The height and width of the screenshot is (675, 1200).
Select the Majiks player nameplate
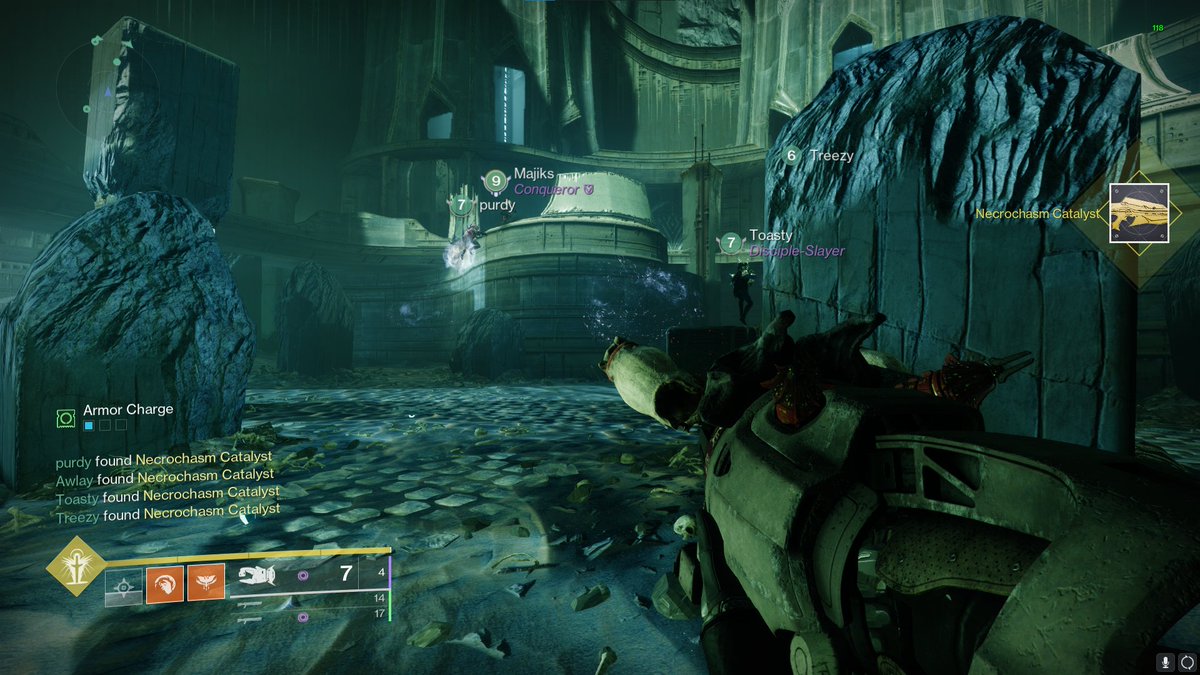click(533, 174)
